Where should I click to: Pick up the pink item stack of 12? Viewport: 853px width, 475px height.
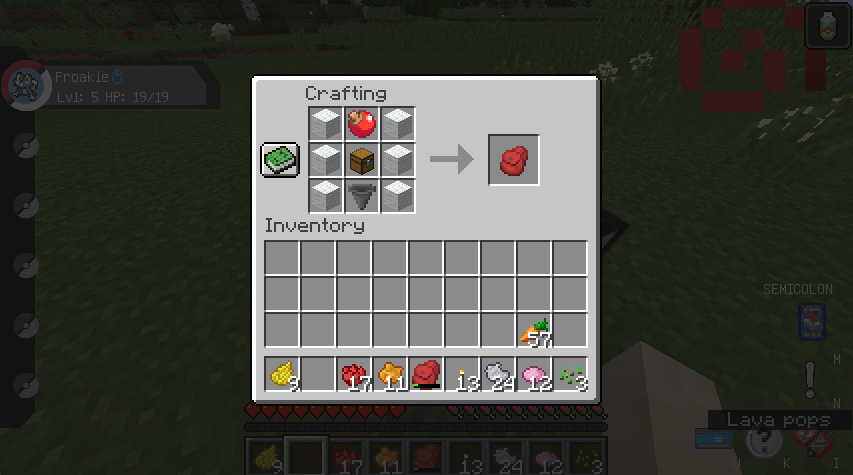[x=534, y=374]
